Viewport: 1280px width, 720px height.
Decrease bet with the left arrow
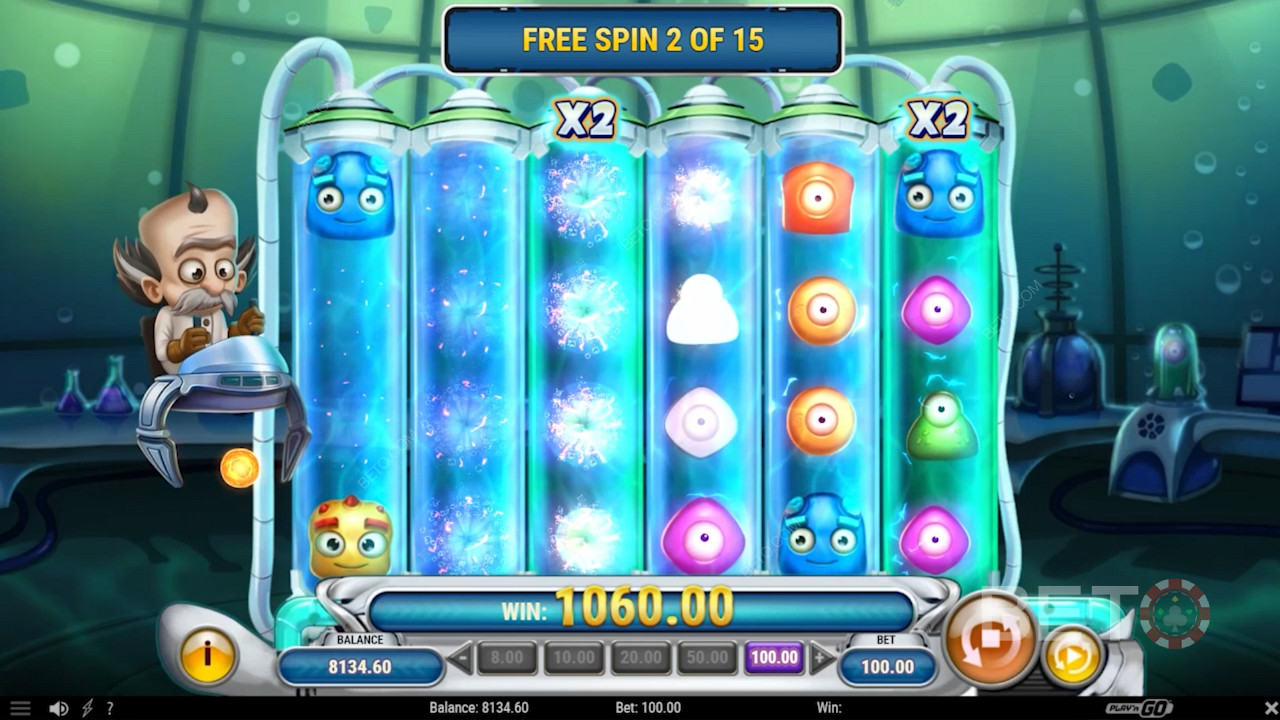click(460, 658)
